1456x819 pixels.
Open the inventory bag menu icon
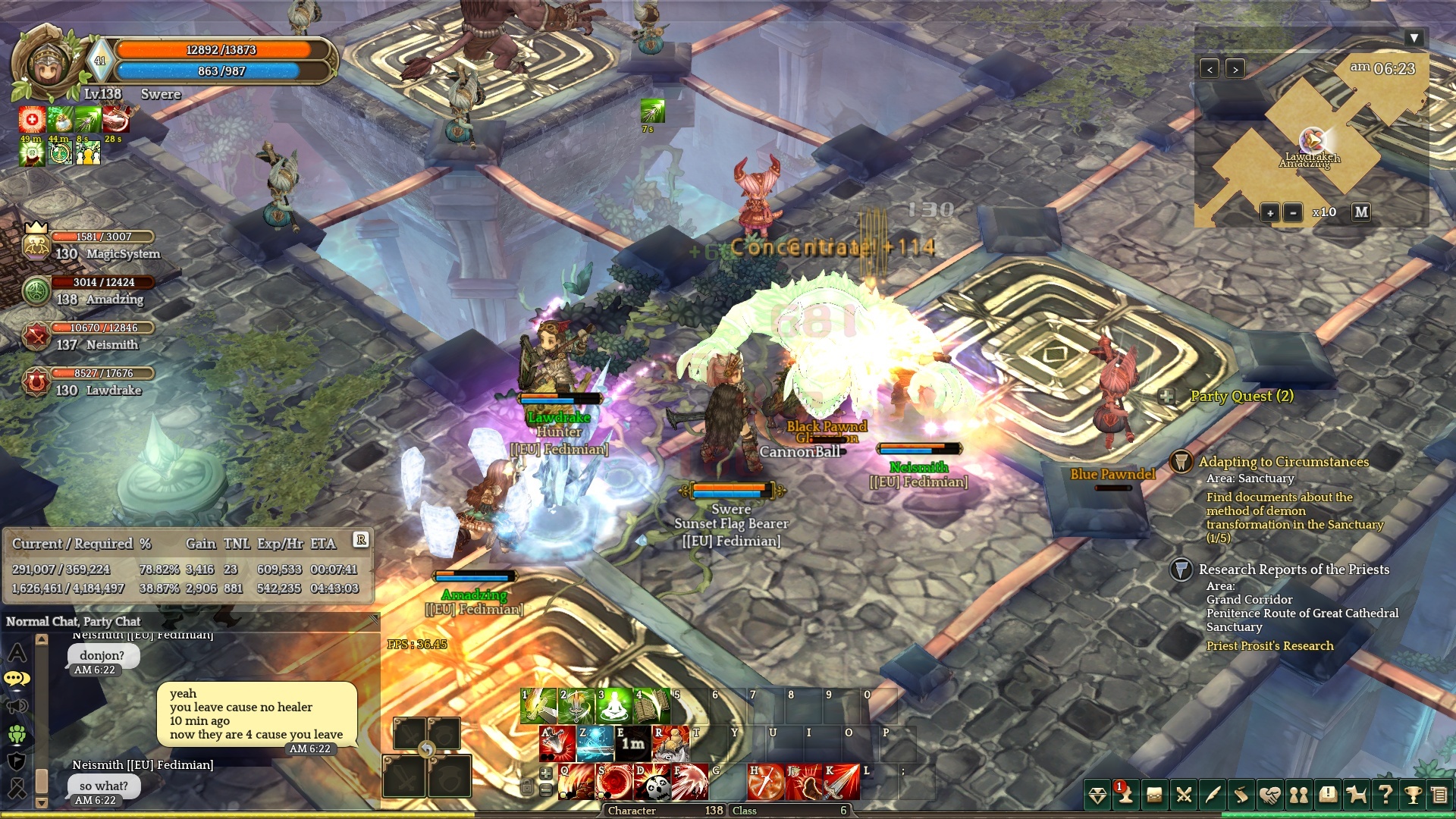pos(1154,795)
